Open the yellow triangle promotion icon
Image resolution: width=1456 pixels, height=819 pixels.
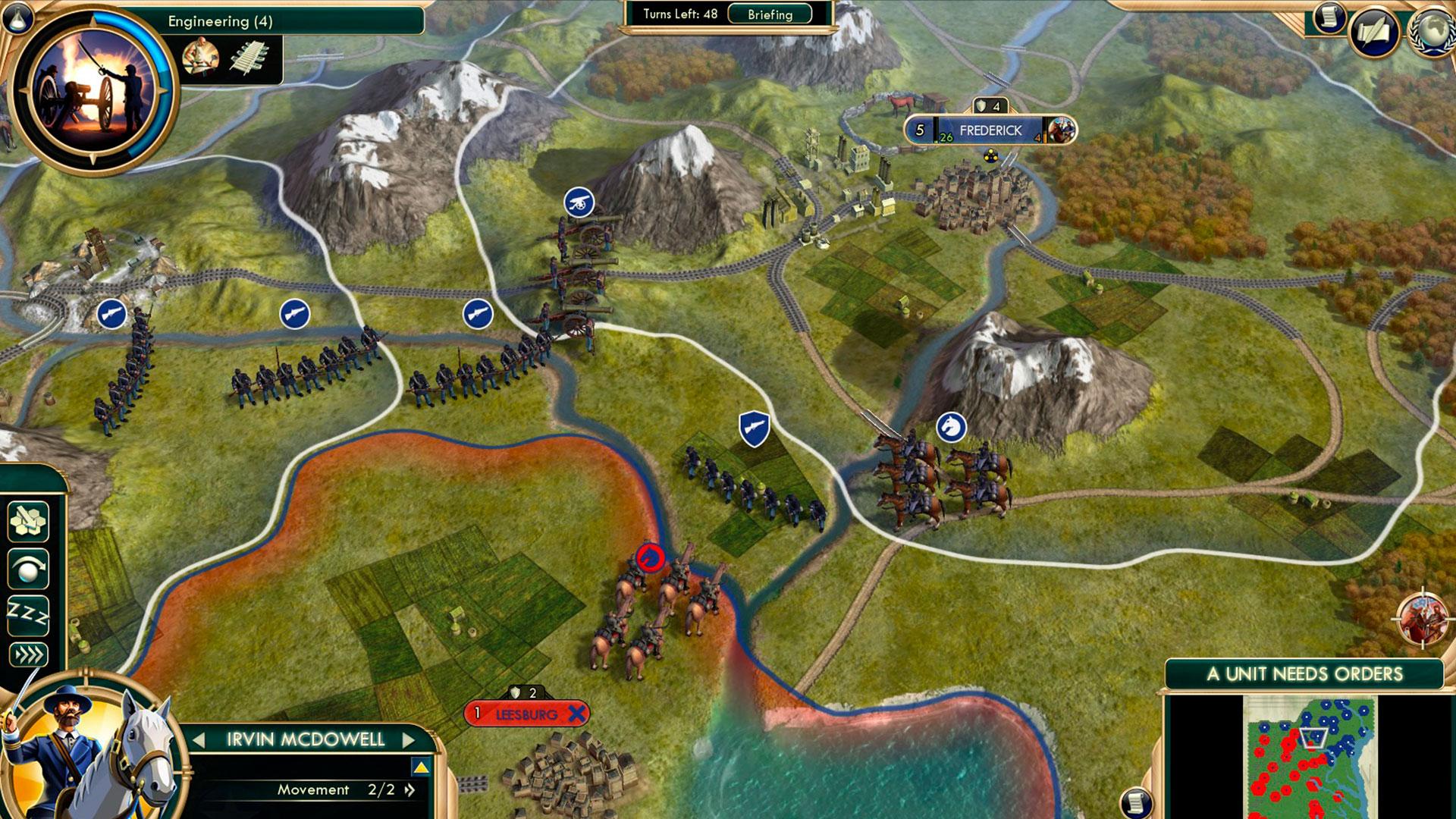421,767
